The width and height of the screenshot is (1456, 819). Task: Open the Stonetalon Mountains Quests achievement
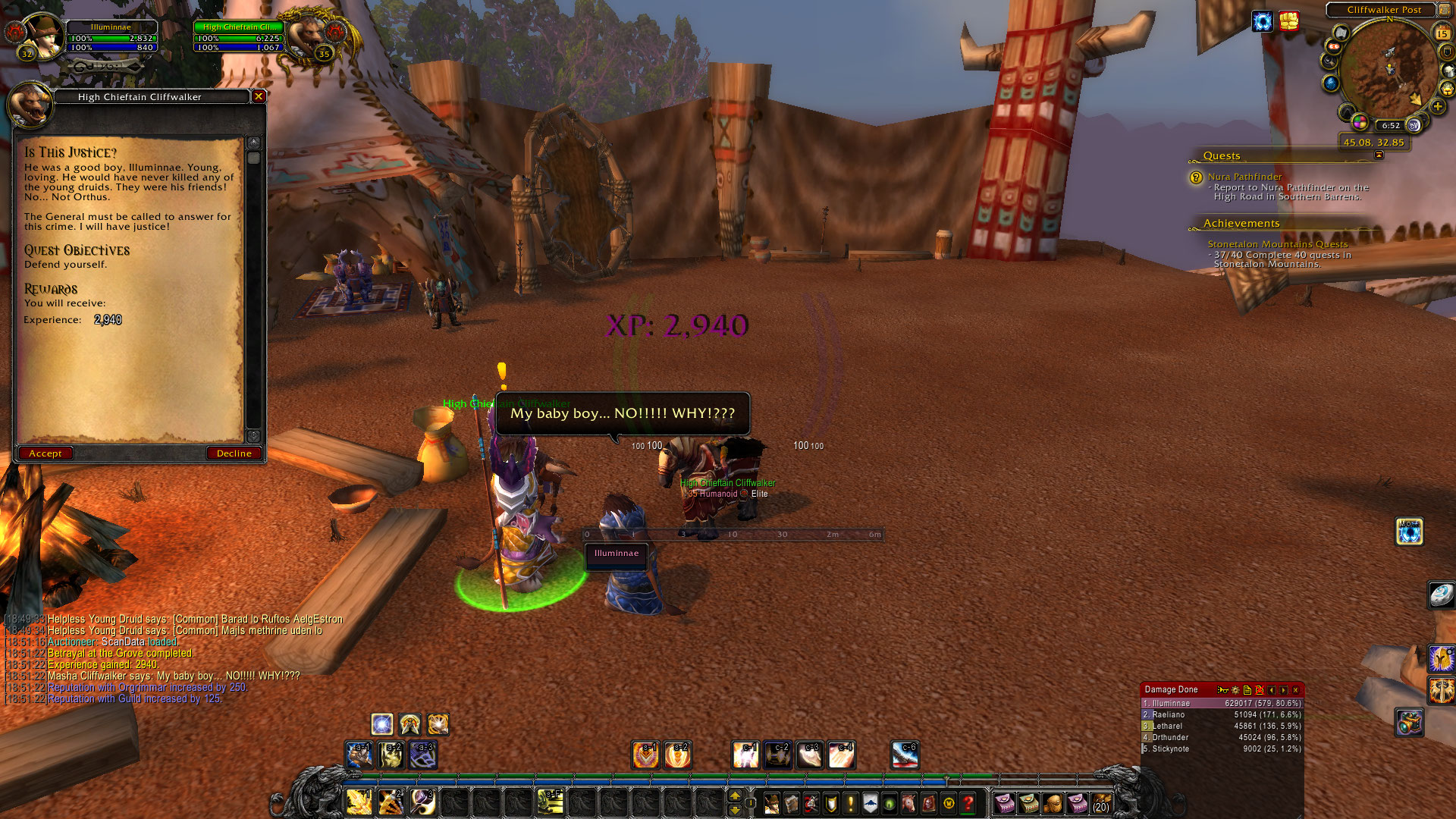click(x=1278, y=244)
